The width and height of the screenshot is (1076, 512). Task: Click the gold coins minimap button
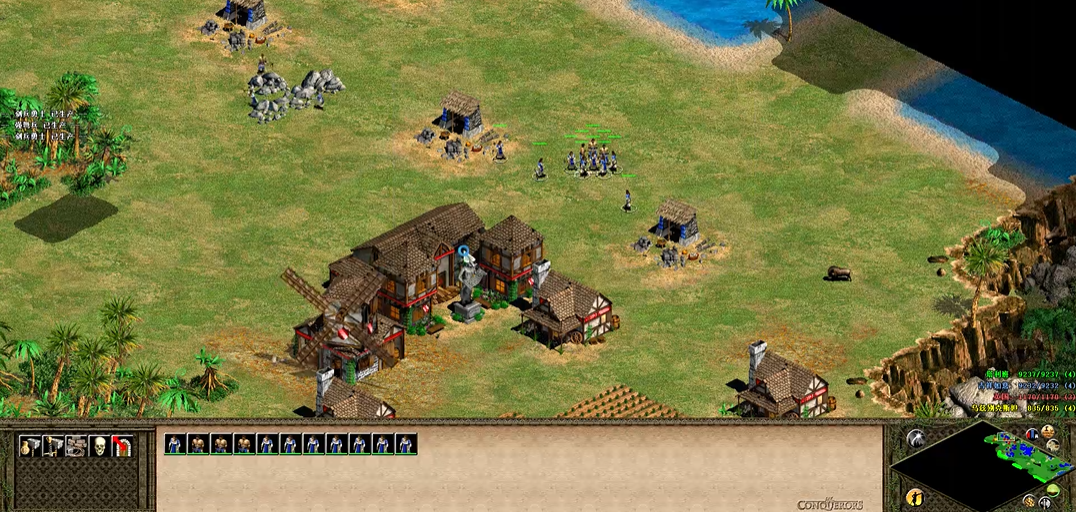pyautogui.click(x=1029, y=500)
